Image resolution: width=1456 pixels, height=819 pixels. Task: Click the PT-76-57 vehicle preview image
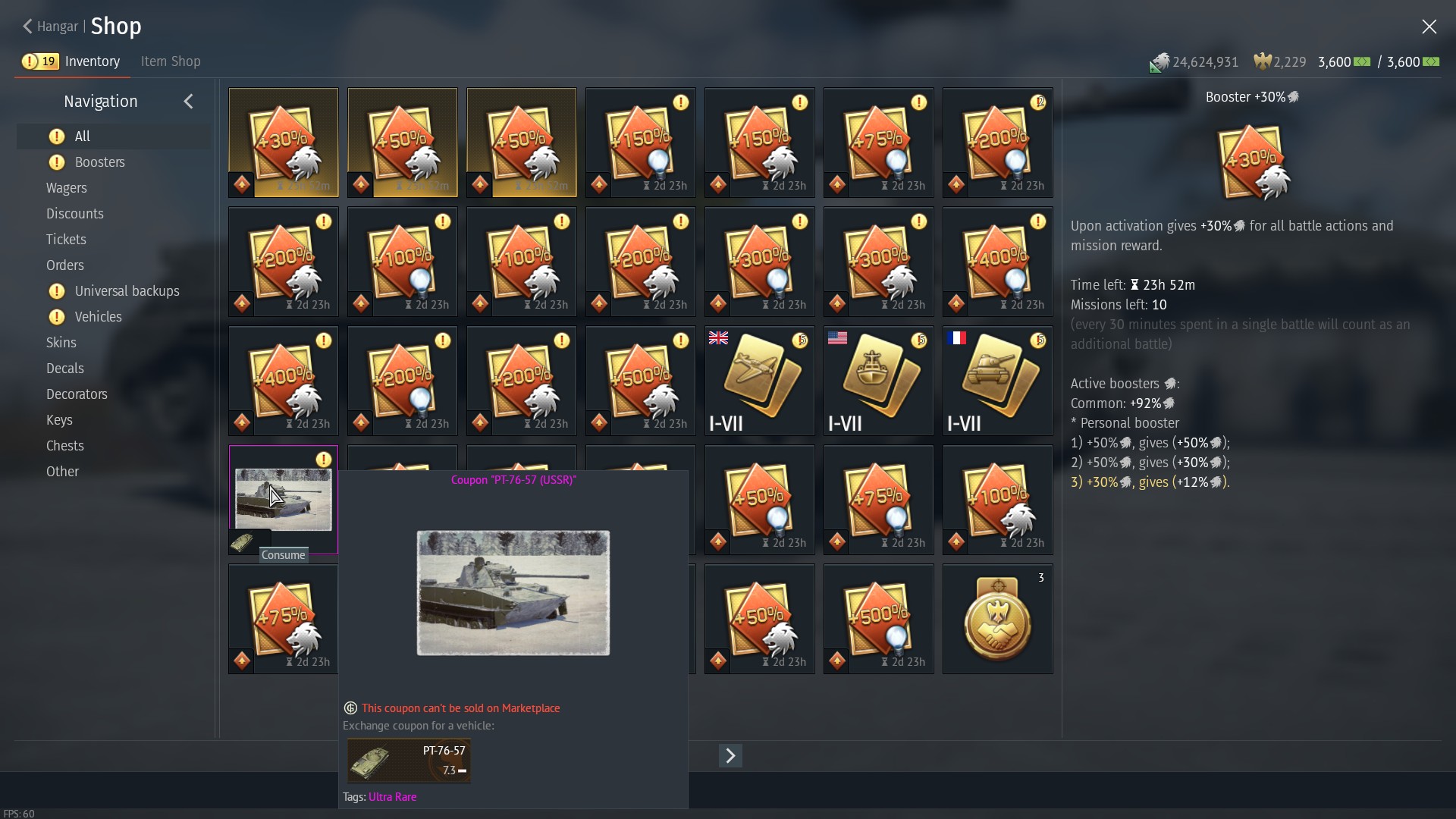click(513, 592)
